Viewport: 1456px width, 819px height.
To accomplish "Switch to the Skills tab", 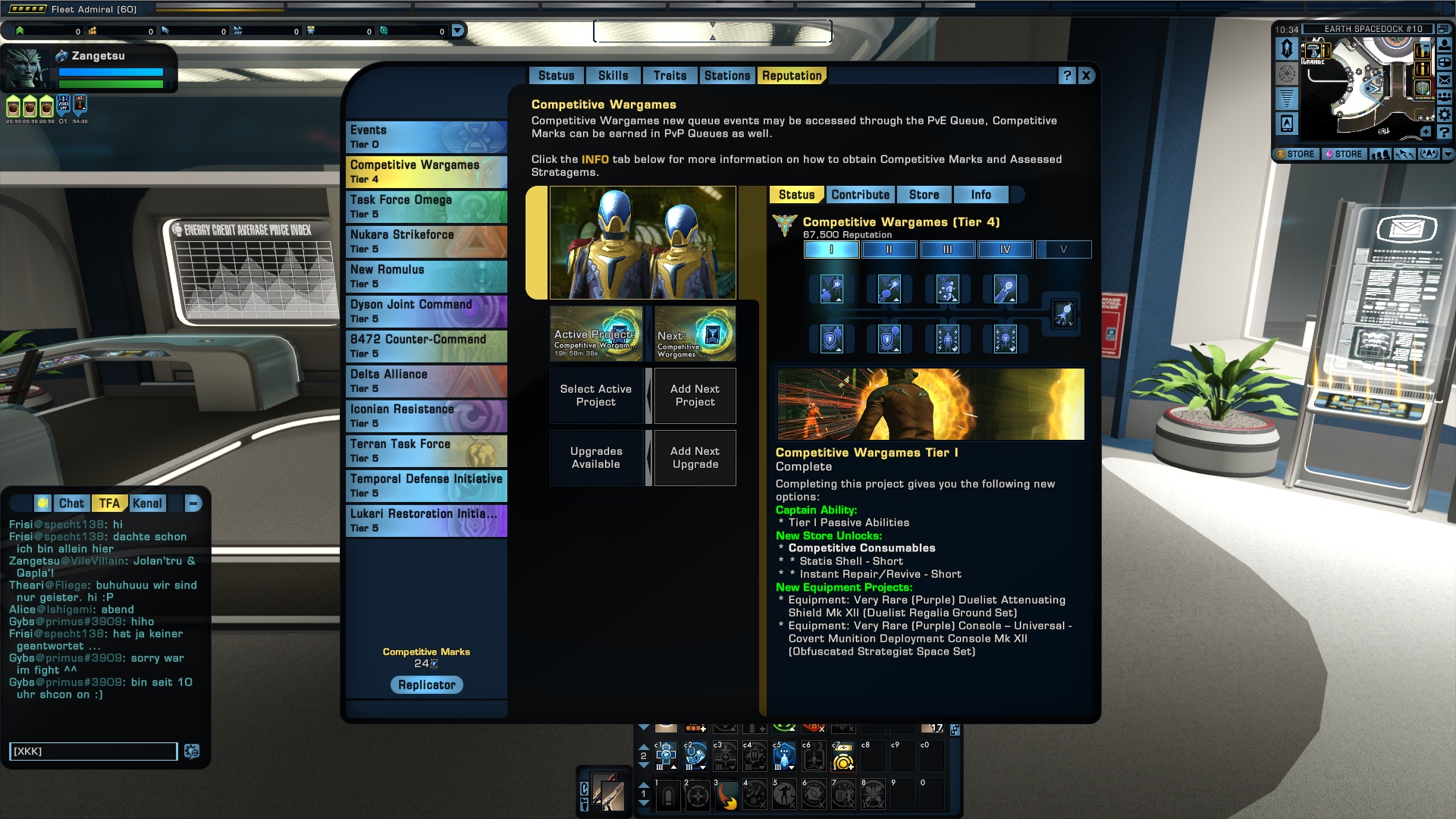I will (613, 76).
